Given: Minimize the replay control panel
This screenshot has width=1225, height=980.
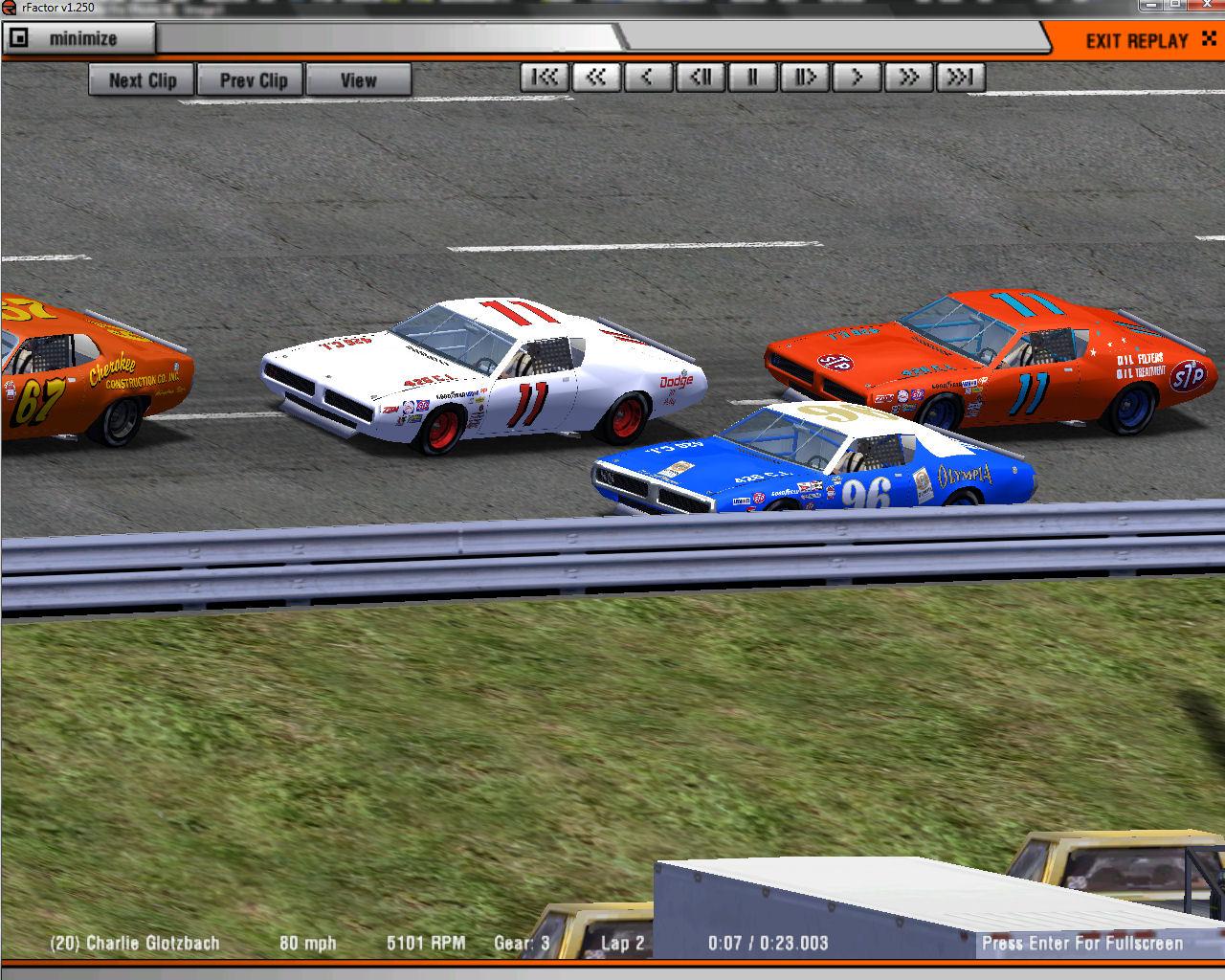Looking at the screenshot, I should [78, 39].
